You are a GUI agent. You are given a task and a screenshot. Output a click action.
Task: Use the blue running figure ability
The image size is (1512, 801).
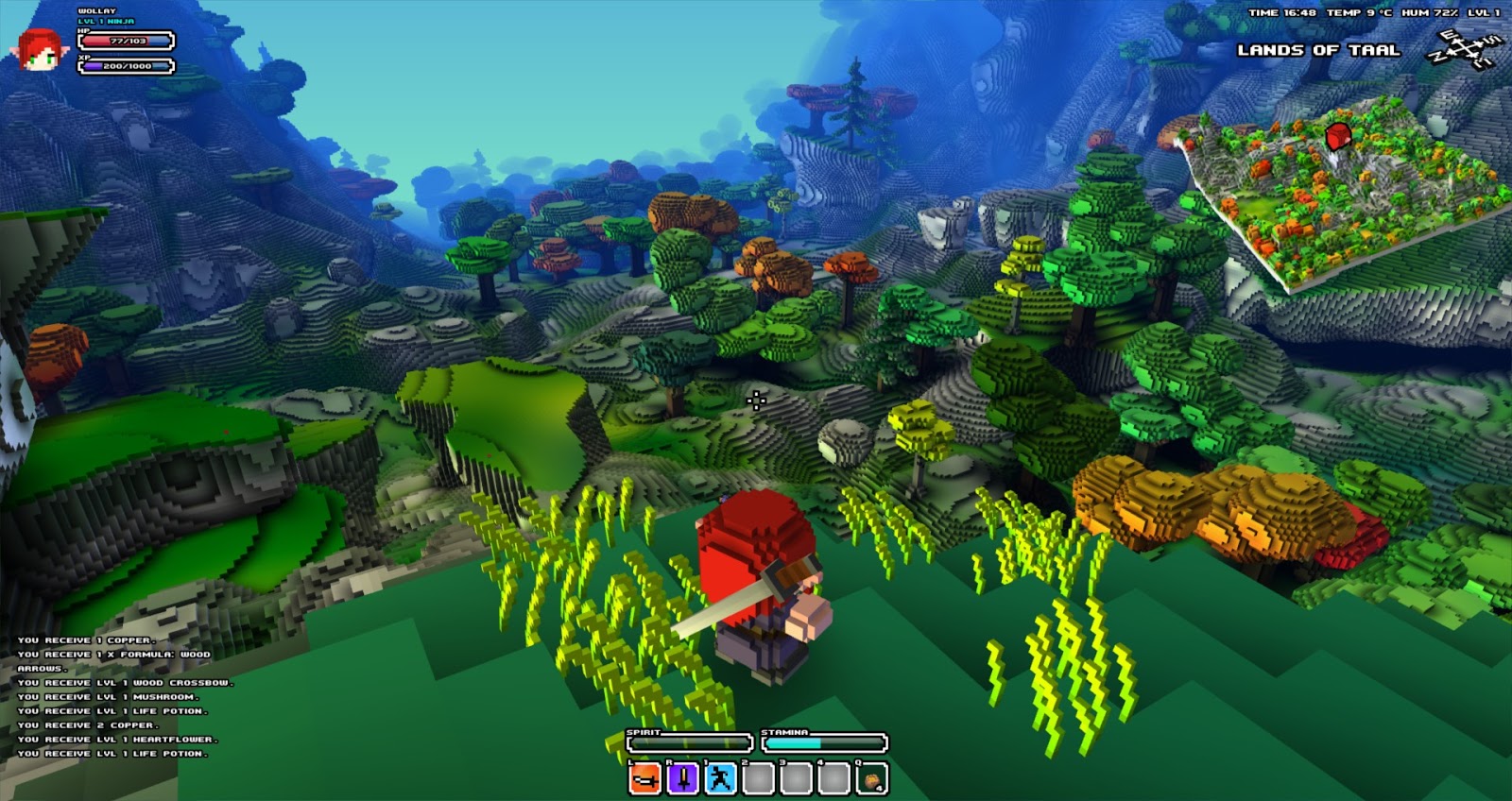point(720,778)
